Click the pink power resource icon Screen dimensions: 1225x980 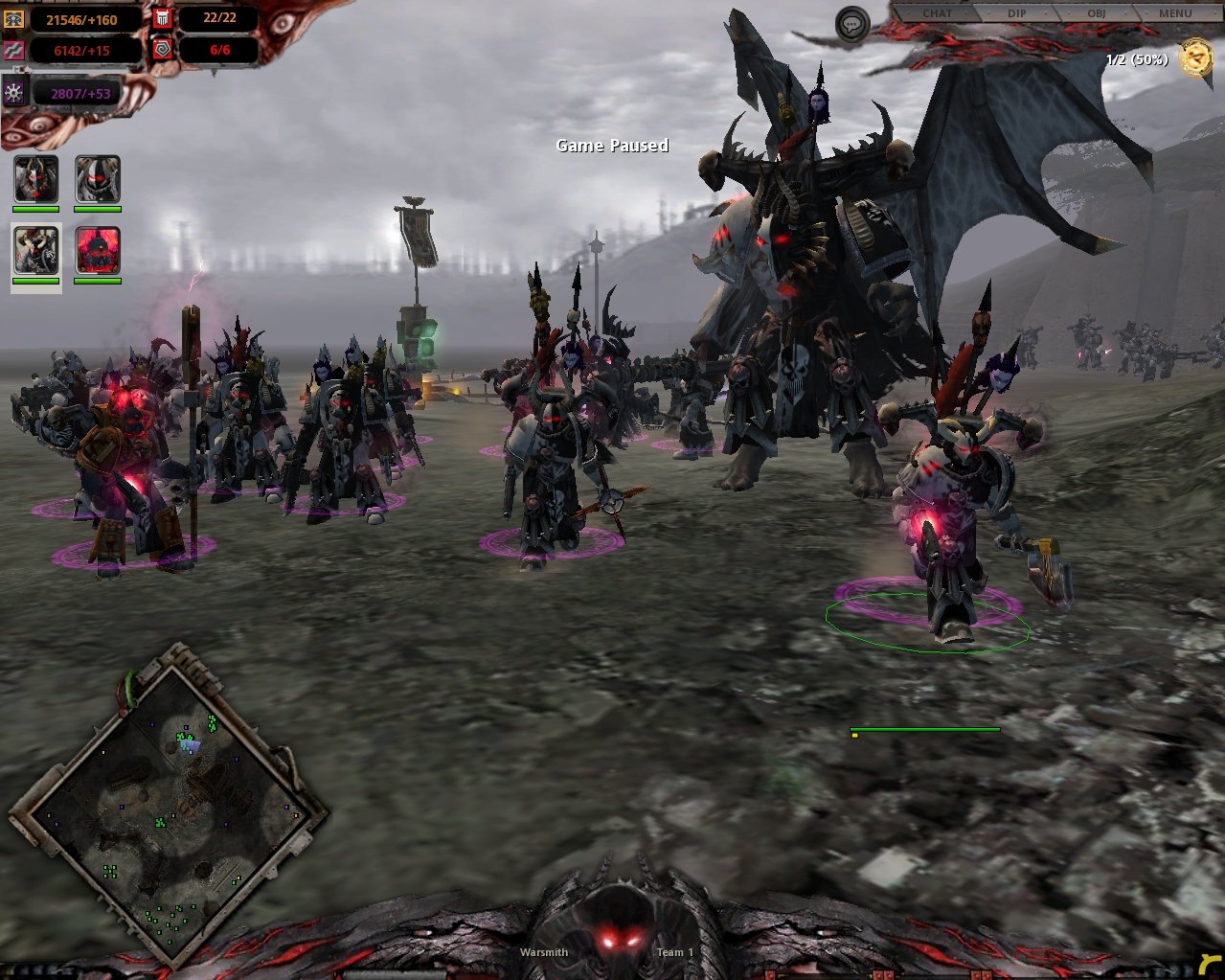point(13,50)
